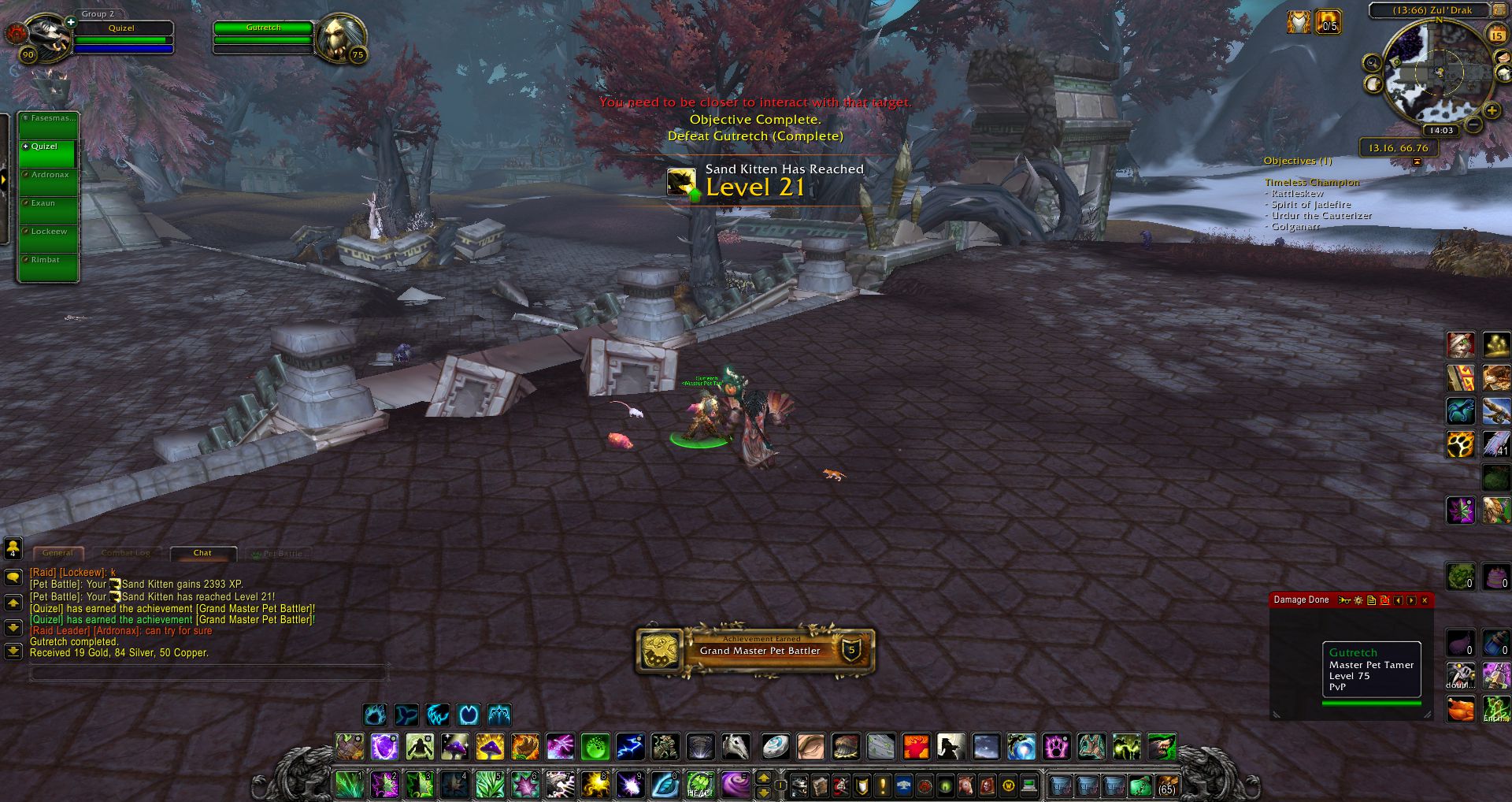1512x802 pixels.
Task: Open the calendar showing day 15
Action: click(1495, 35)
